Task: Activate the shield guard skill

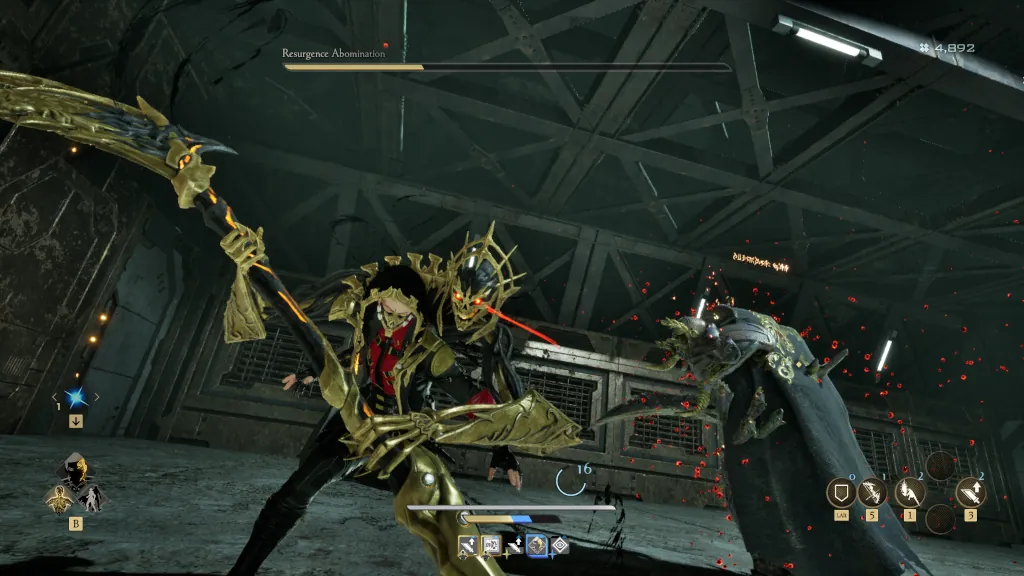Action: pos(841,492)
